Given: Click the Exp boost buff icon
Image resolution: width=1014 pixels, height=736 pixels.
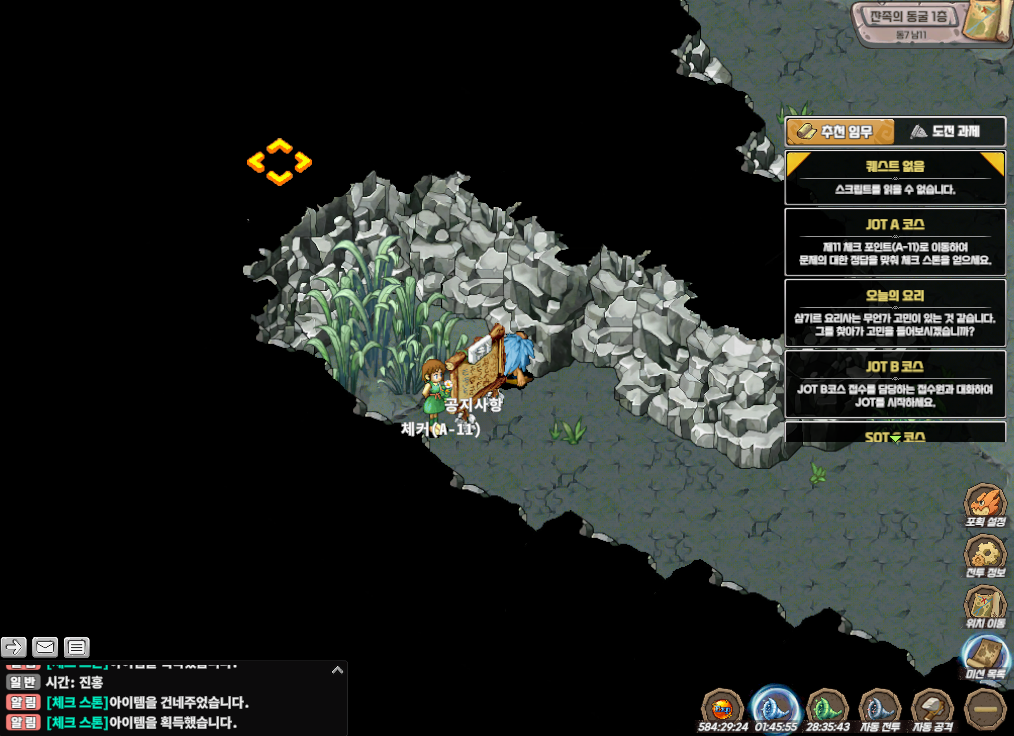Looking at the screenshot, I should (723, 708).
